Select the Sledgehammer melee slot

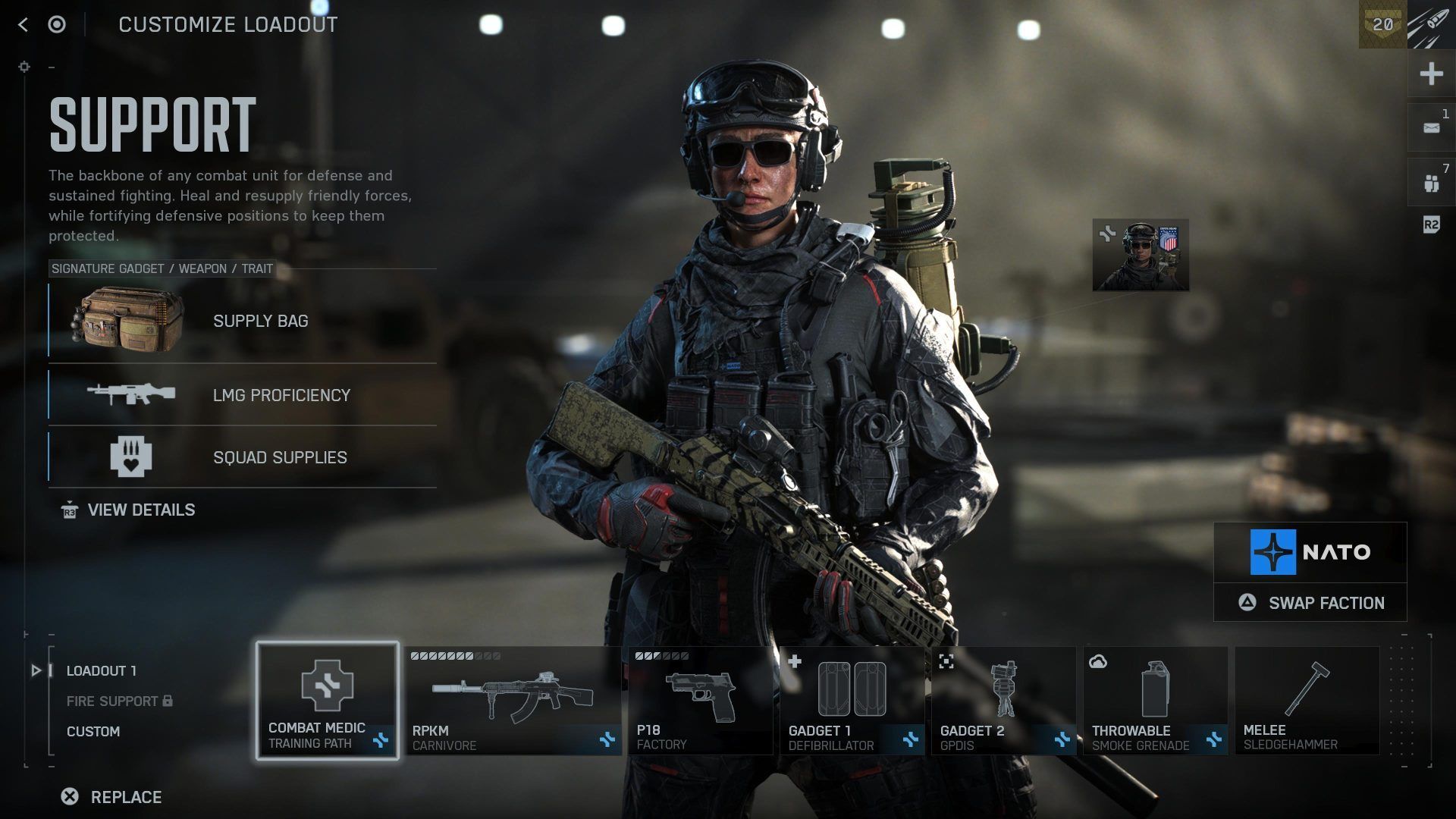coord(1307,701)
